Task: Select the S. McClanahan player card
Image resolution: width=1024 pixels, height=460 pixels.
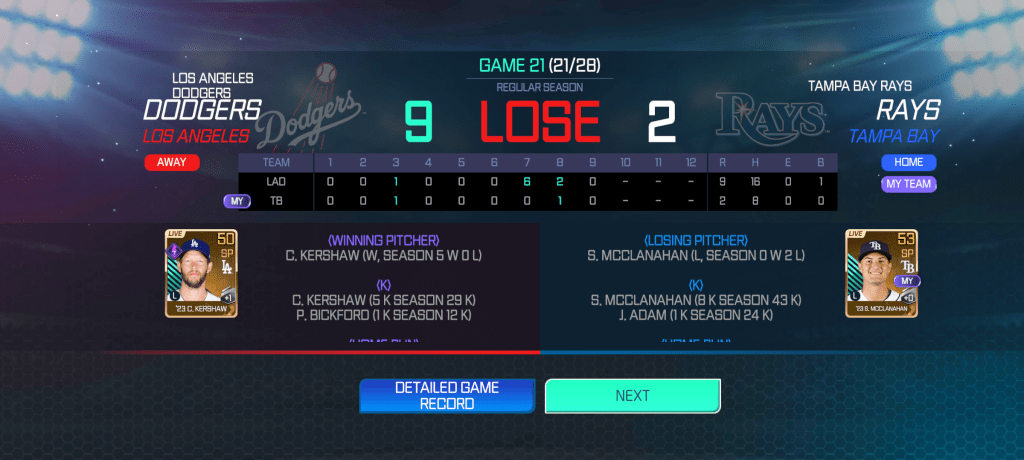Action: click(881, 273)
